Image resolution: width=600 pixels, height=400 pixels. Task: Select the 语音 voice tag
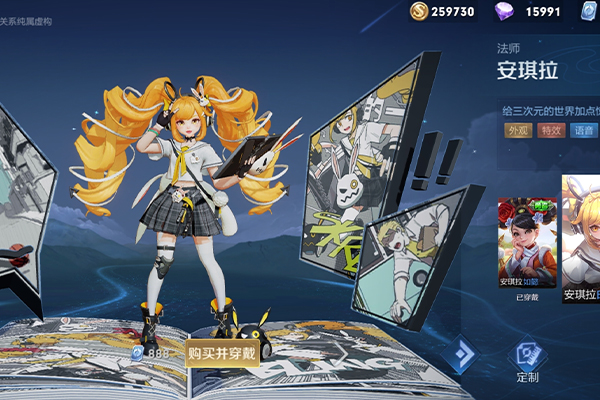584,130
